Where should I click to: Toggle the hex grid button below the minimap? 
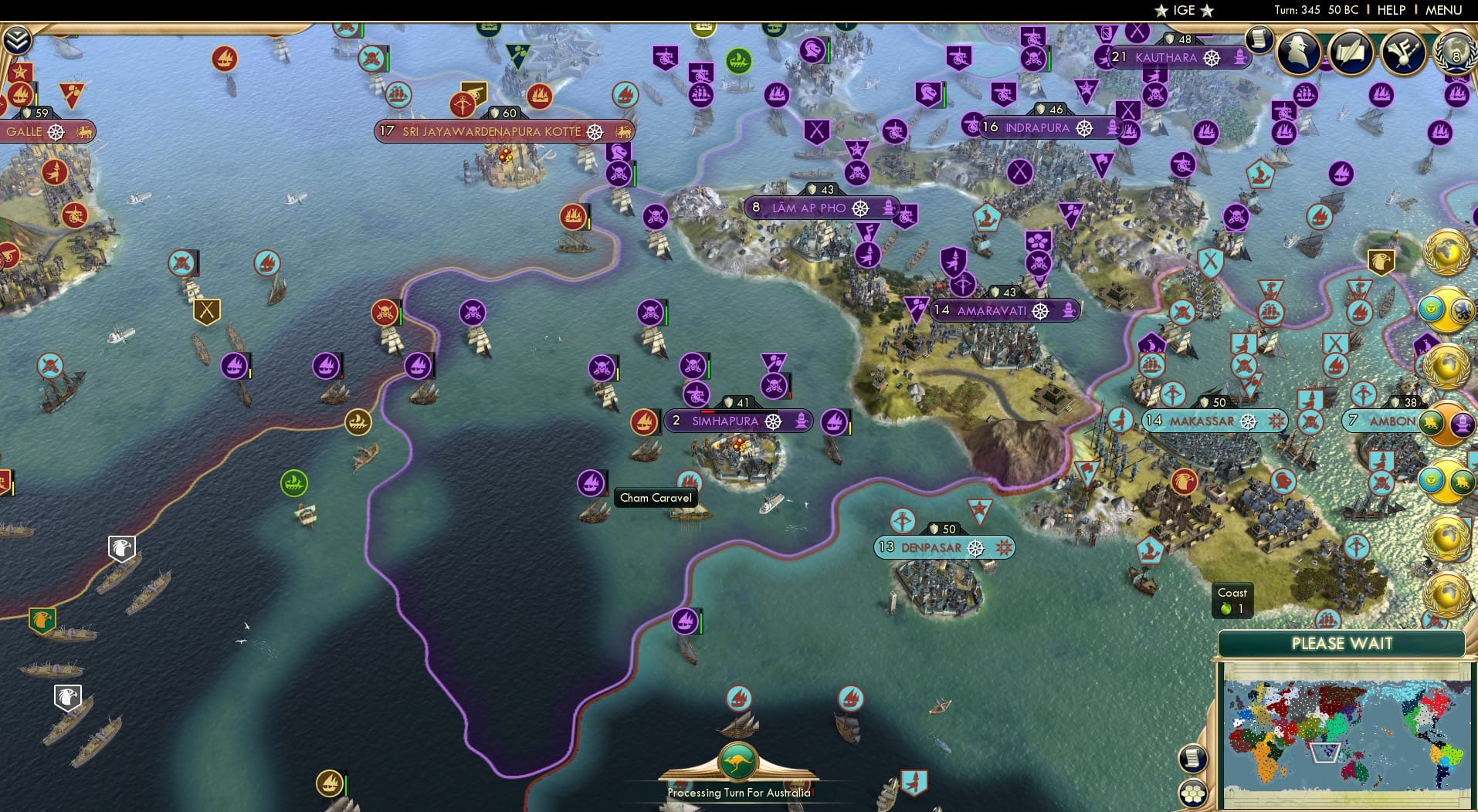1194,791
